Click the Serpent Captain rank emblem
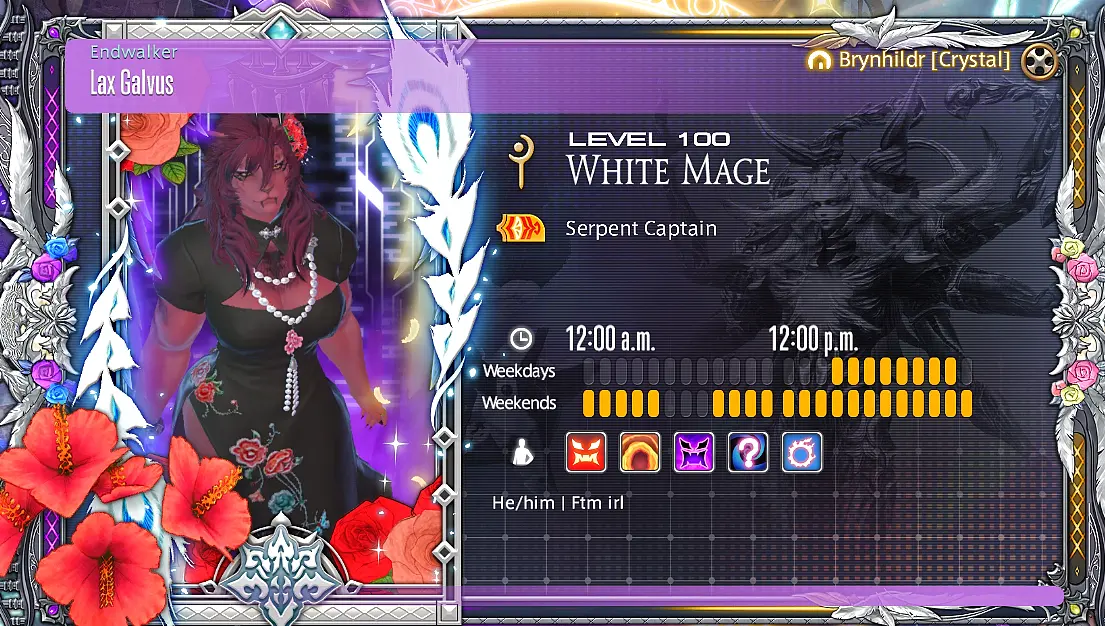Screen dimensions: 1105x626 [x=521, y=229]
